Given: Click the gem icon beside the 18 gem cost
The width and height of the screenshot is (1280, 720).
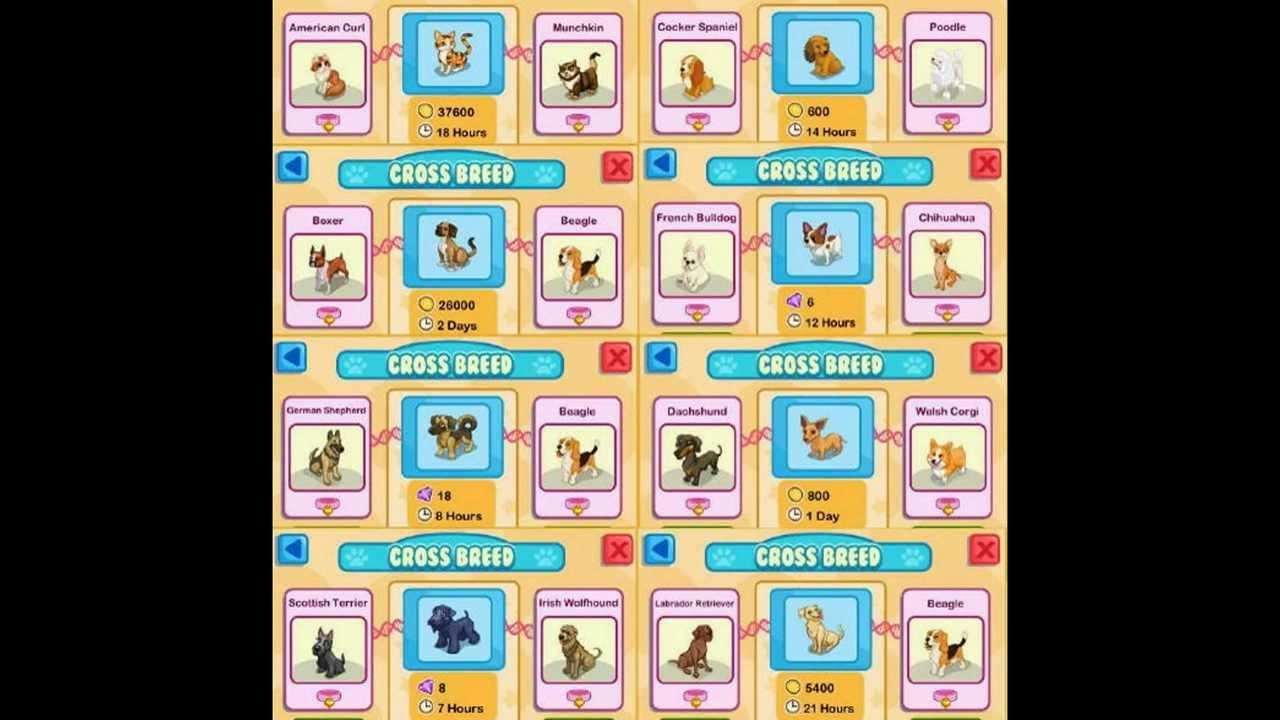Looking at the screenshot, I should [x=425, y=496].
